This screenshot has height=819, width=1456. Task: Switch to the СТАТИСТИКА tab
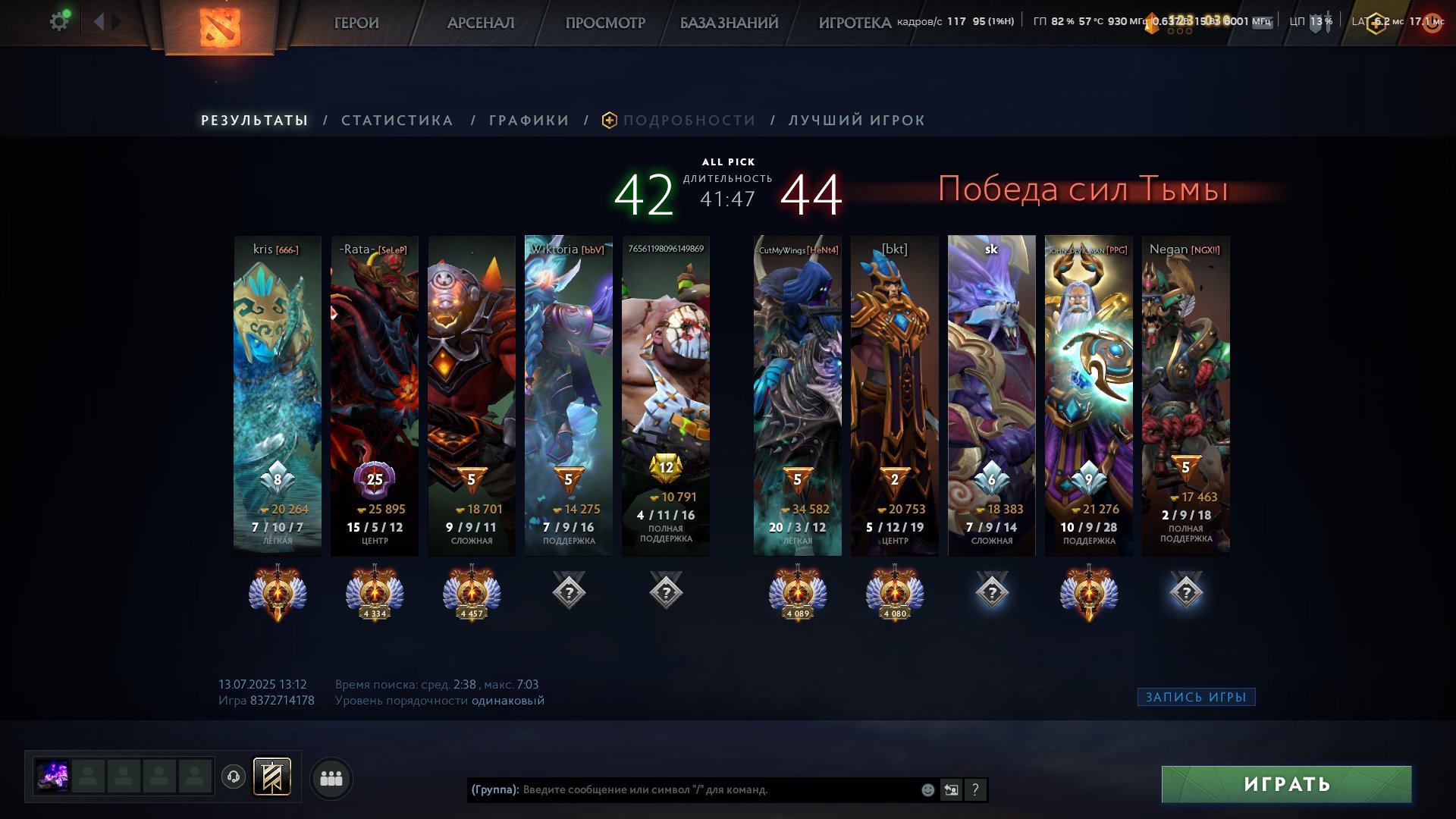(397, 120)
